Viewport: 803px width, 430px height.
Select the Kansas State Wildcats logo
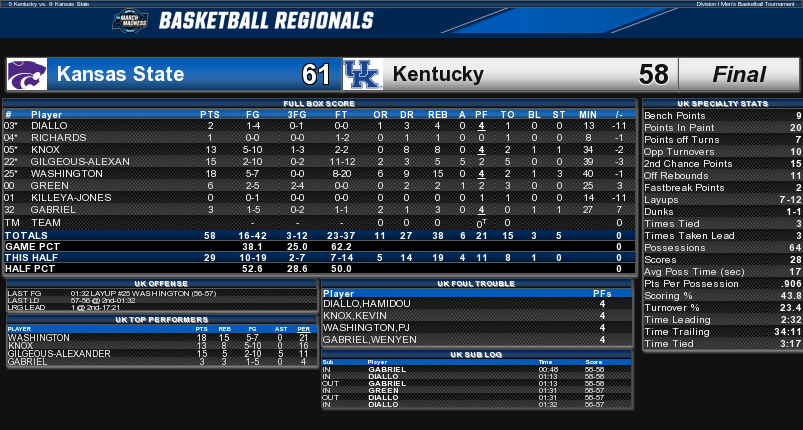[x=26, y=74]
